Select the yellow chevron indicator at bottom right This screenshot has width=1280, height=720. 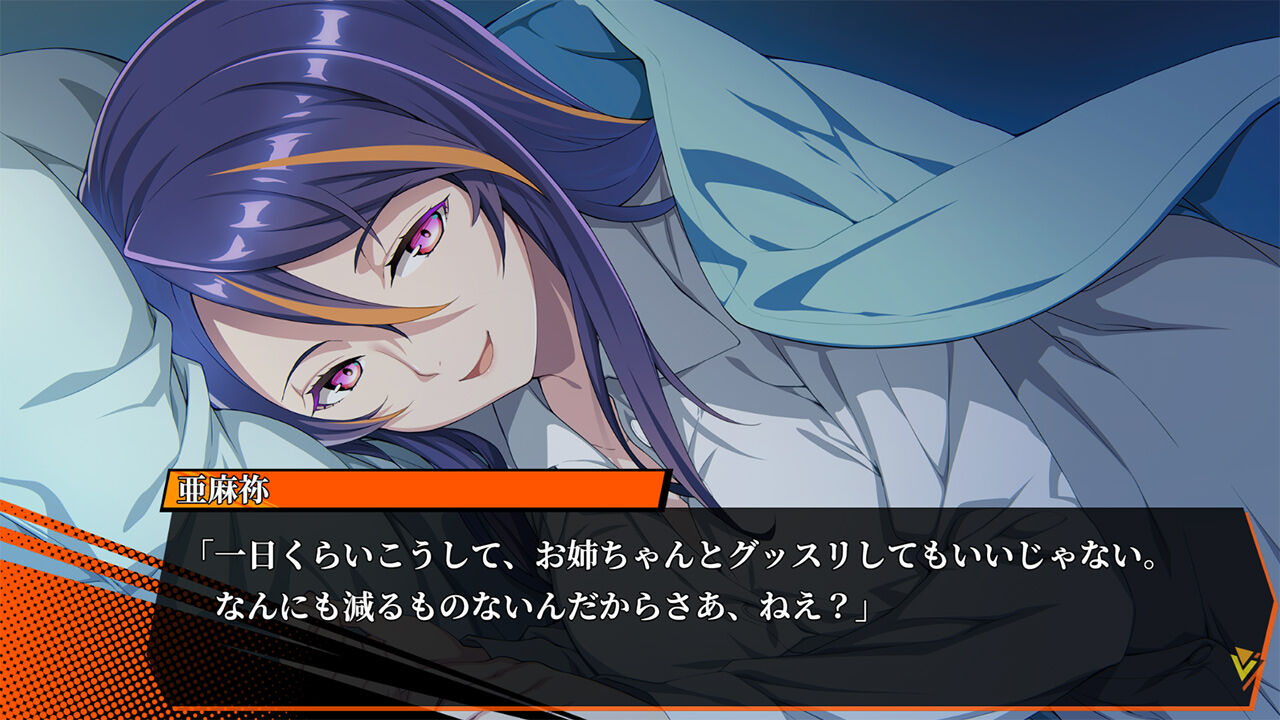[x=1243, y=668]
